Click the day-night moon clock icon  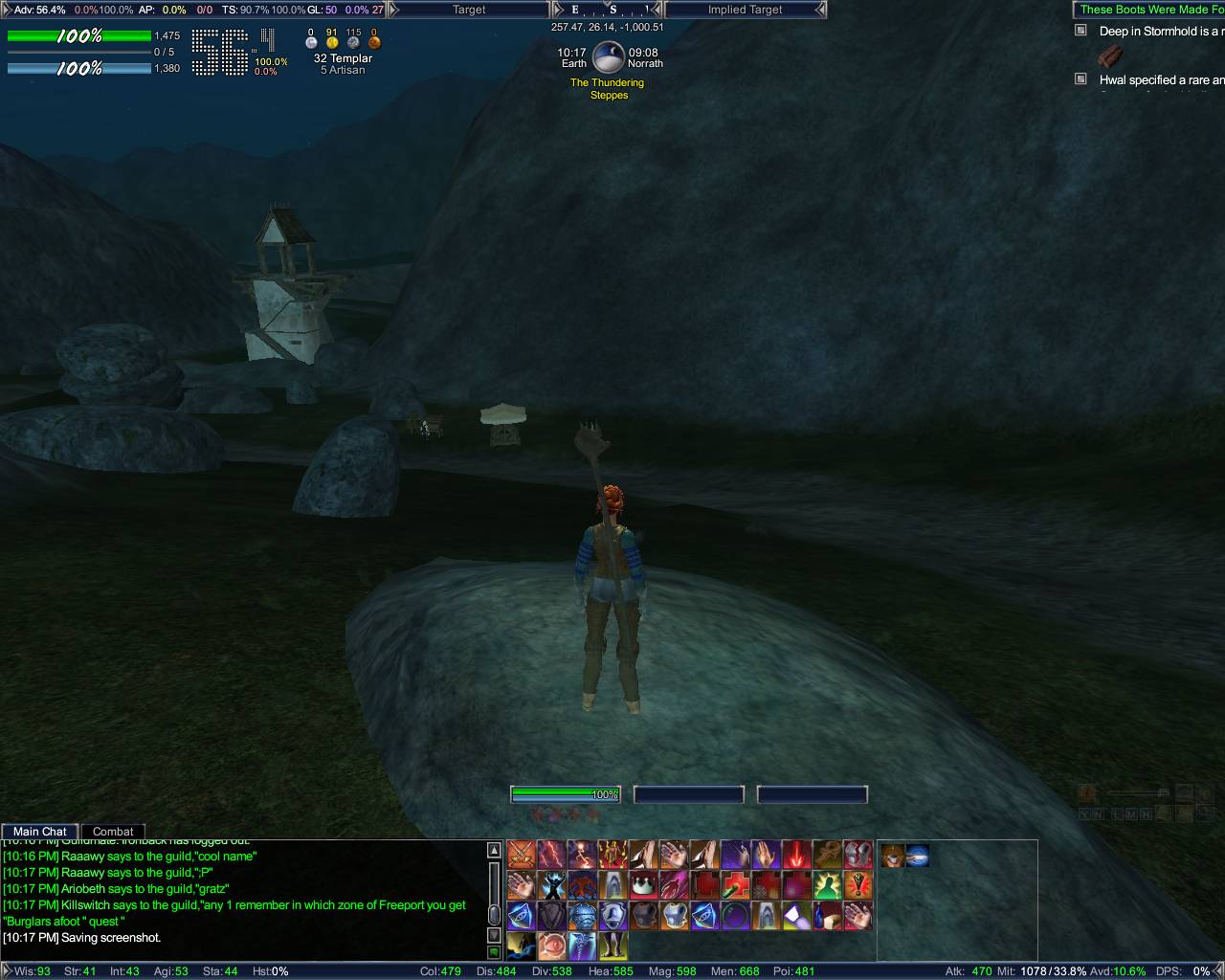pyautogui.click(x=609, y=58)
